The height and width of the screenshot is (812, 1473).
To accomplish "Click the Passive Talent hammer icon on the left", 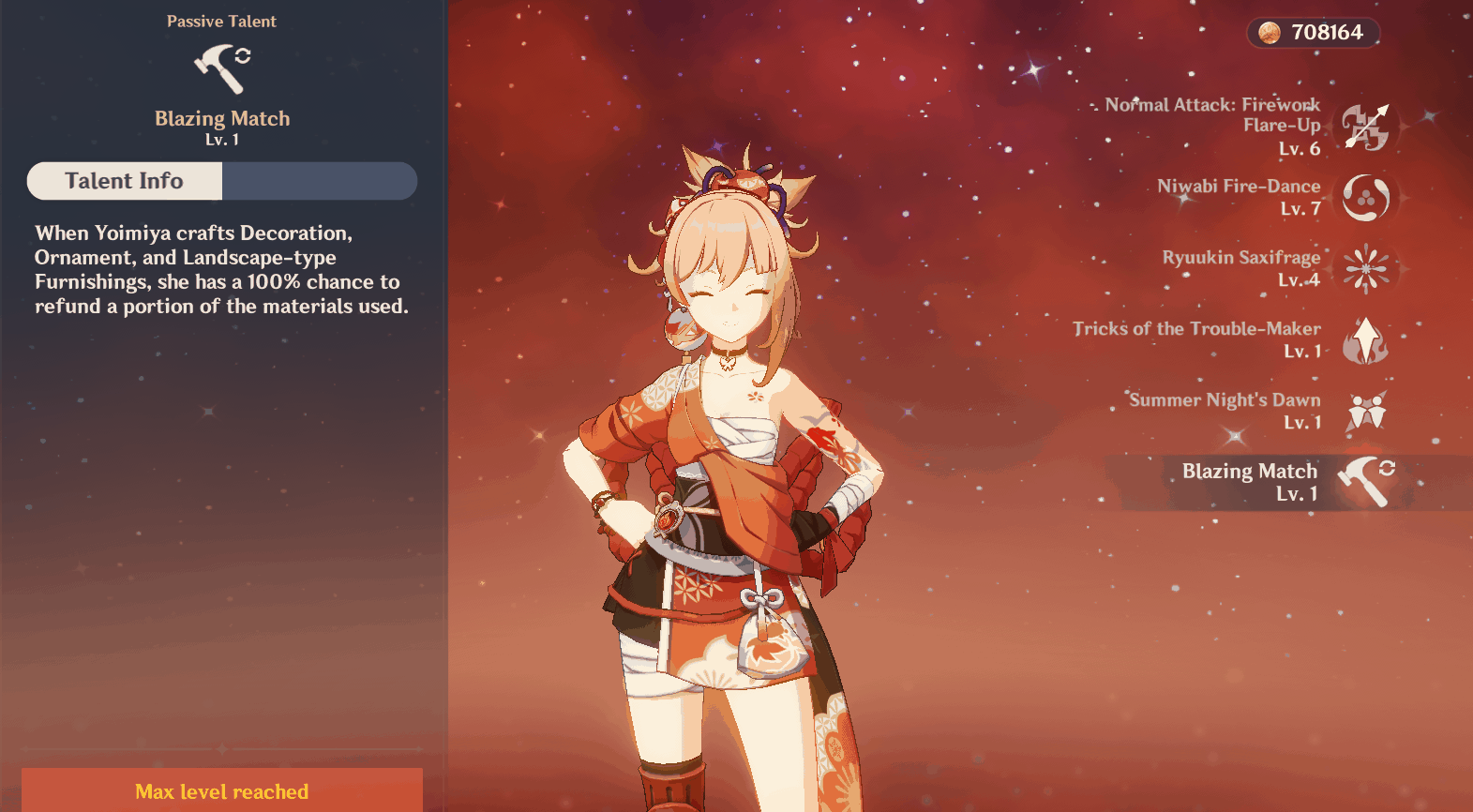I will point(221,68).
